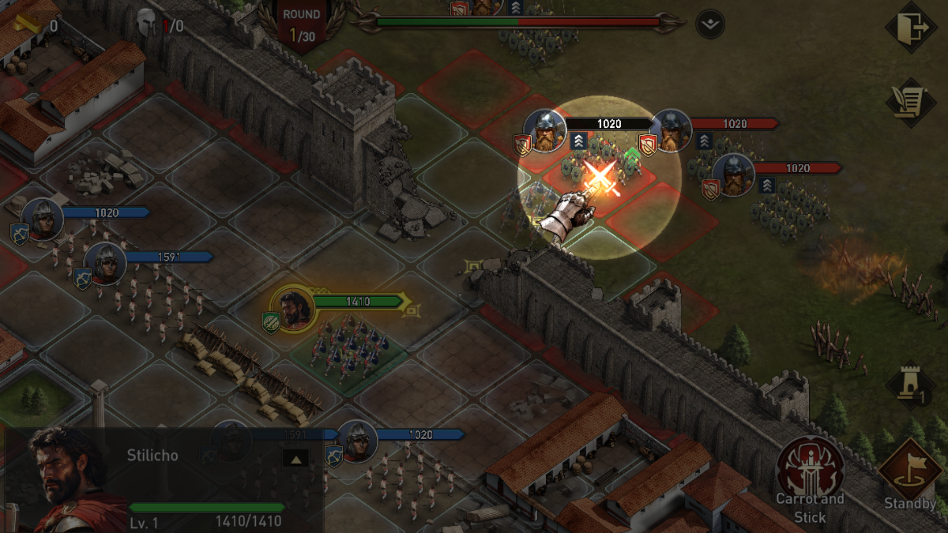Expand the dropdown chevron beside the top bar
Screen dimensions: 948x533
click(x=710, y=25)
